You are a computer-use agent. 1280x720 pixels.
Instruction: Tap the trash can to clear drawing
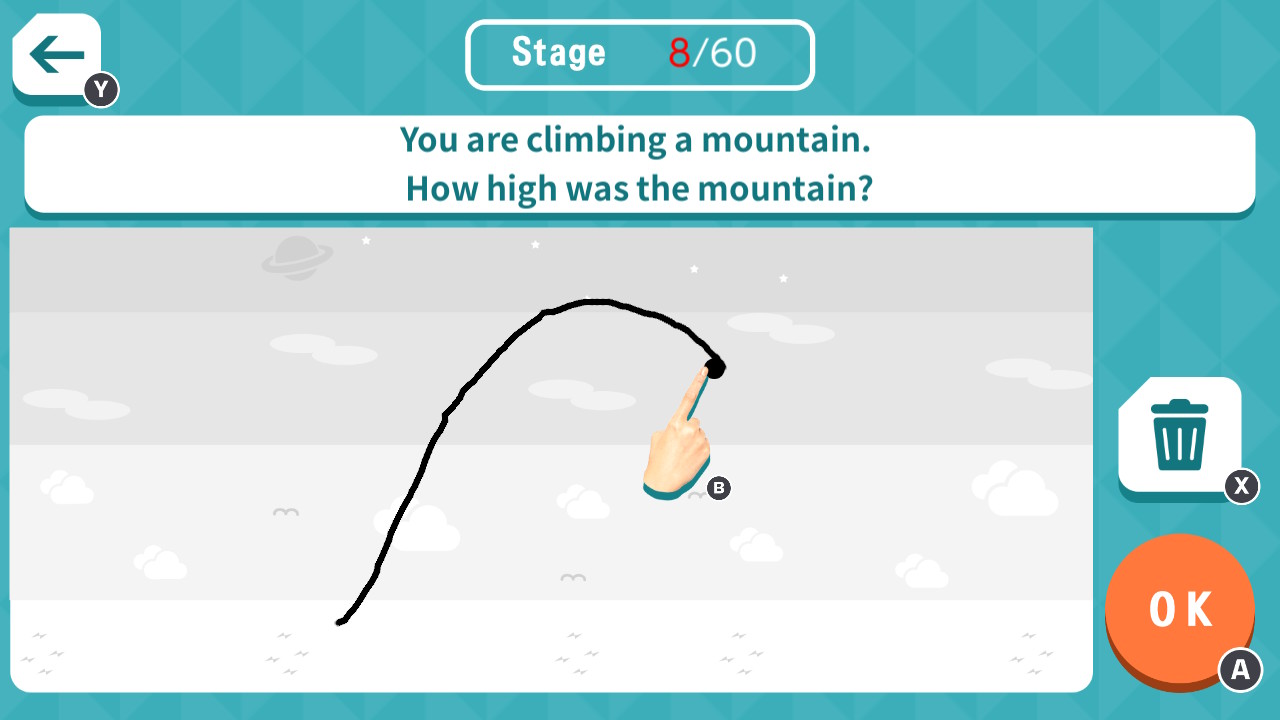(1180, 435)
